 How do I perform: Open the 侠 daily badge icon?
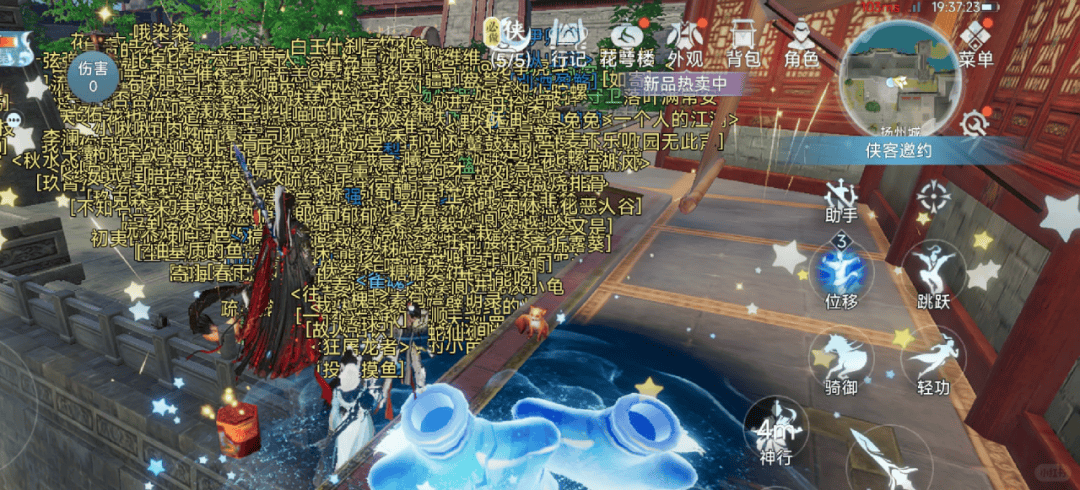point(508,32)
